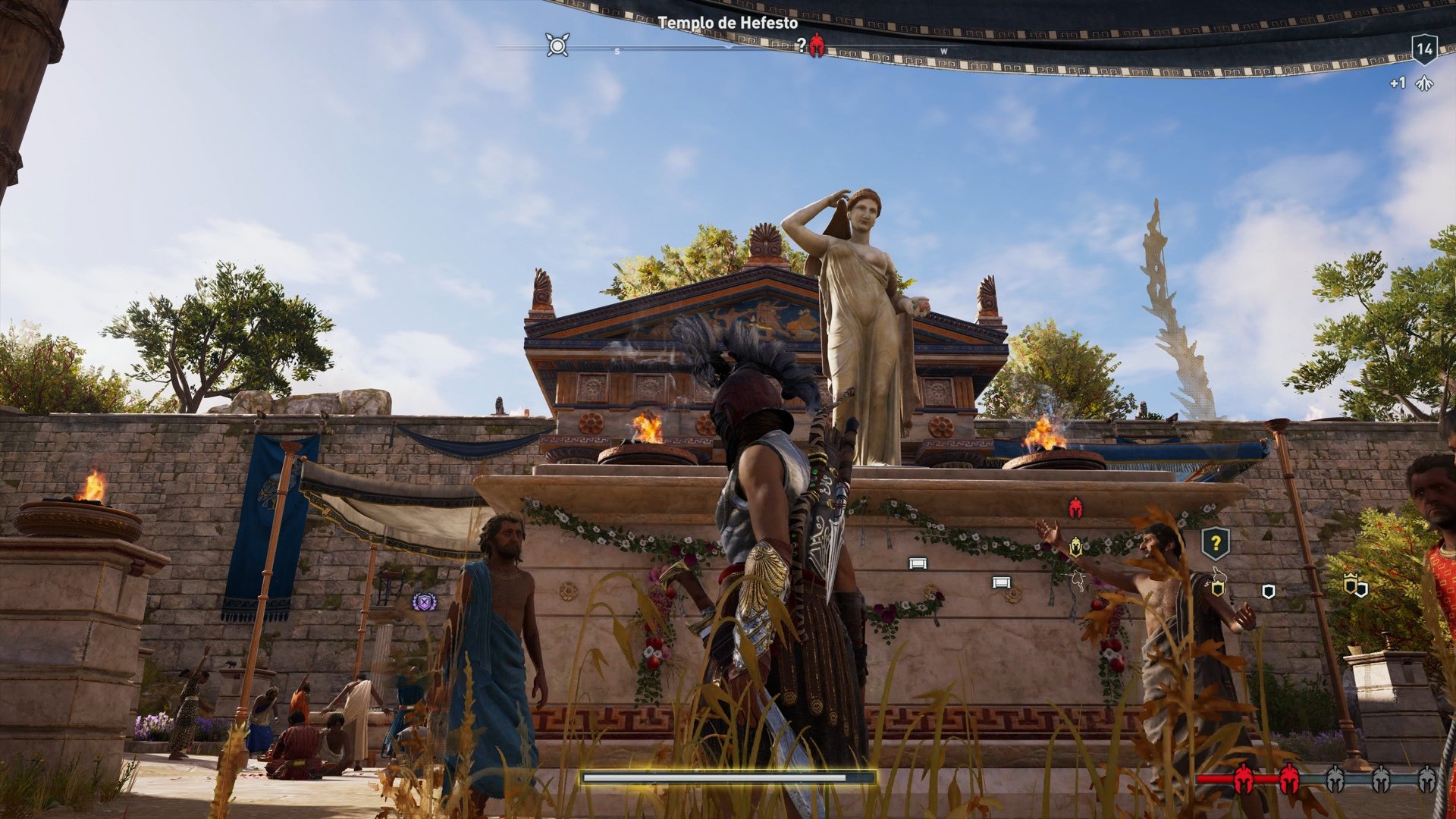Click the W cardinal marker on the compass
1456x819 pixels.
point(942,51)
